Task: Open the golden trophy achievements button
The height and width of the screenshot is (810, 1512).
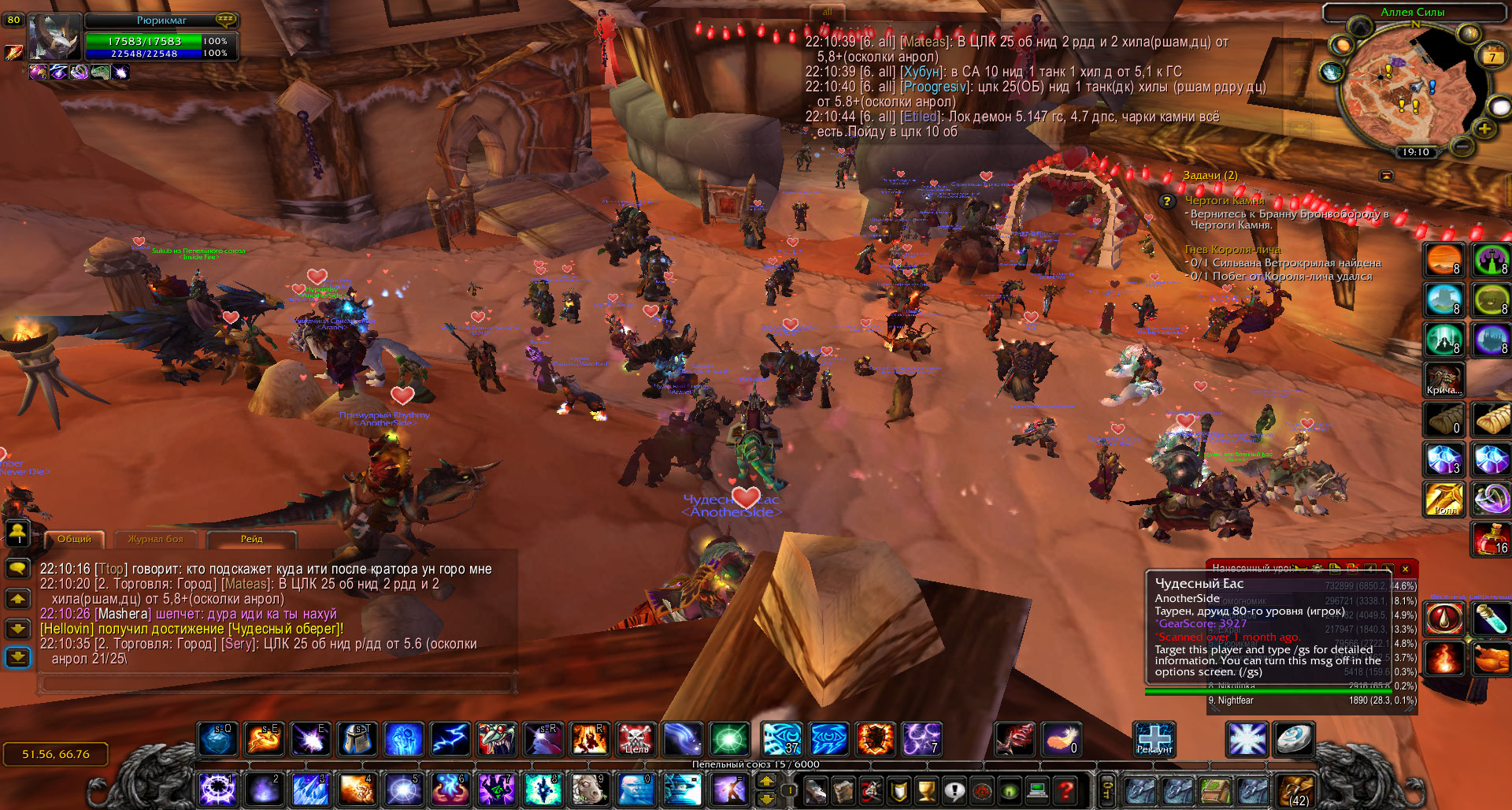Action: [x=927, y=789]
